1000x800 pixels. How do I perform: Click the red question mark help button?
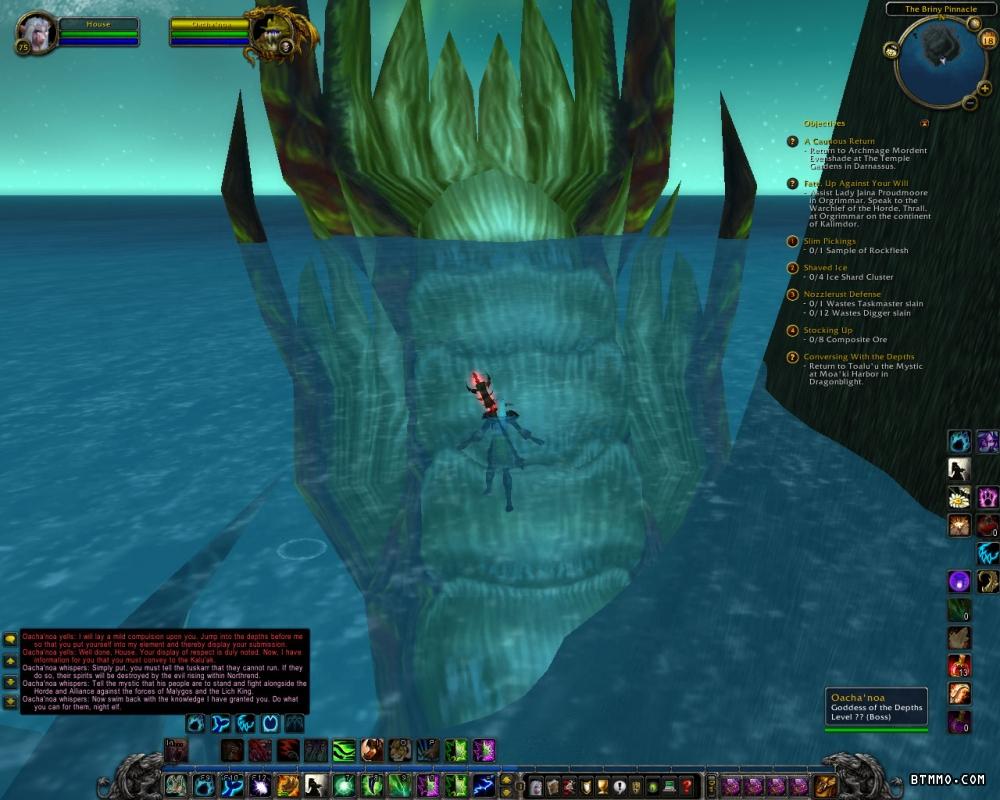coord(686,785)
